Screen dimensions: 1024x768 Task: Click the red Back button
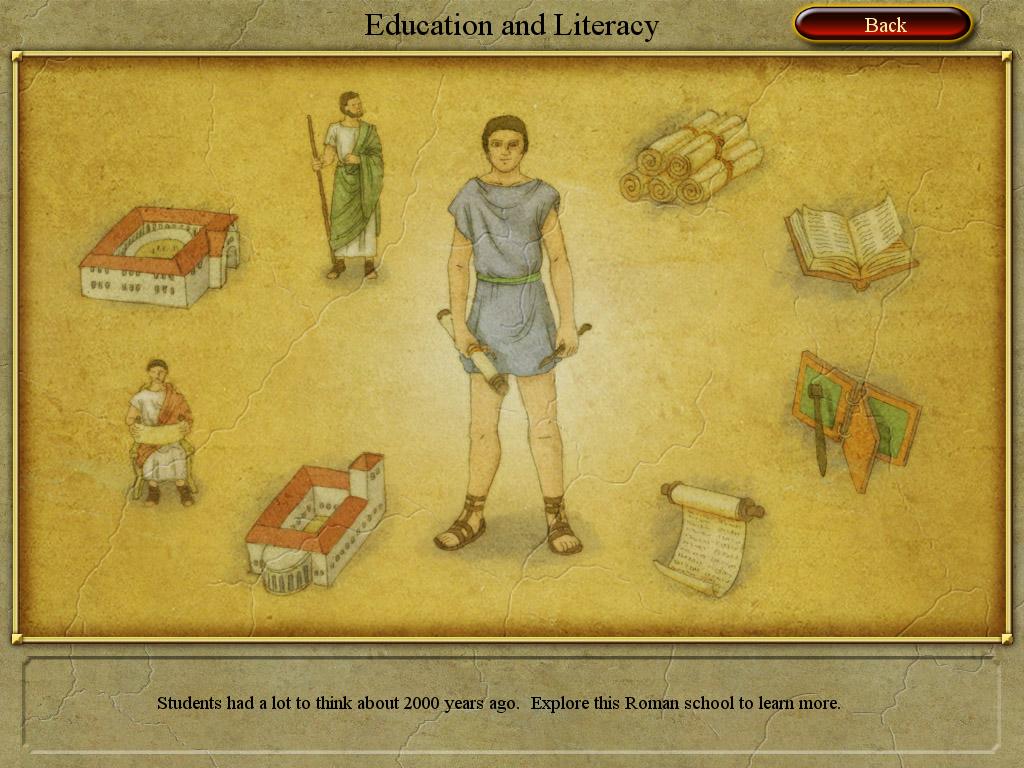[883, 25]
